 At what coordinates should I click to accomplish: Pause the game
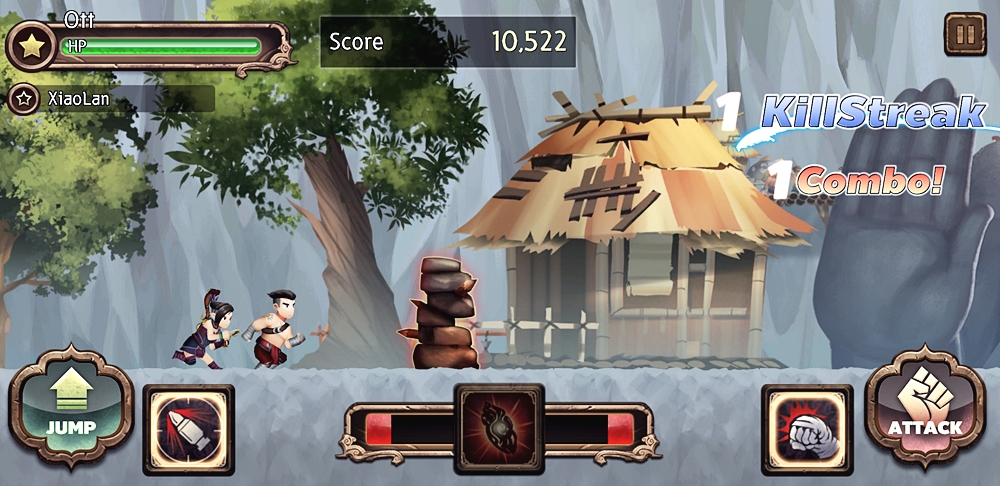pos(965,35)
